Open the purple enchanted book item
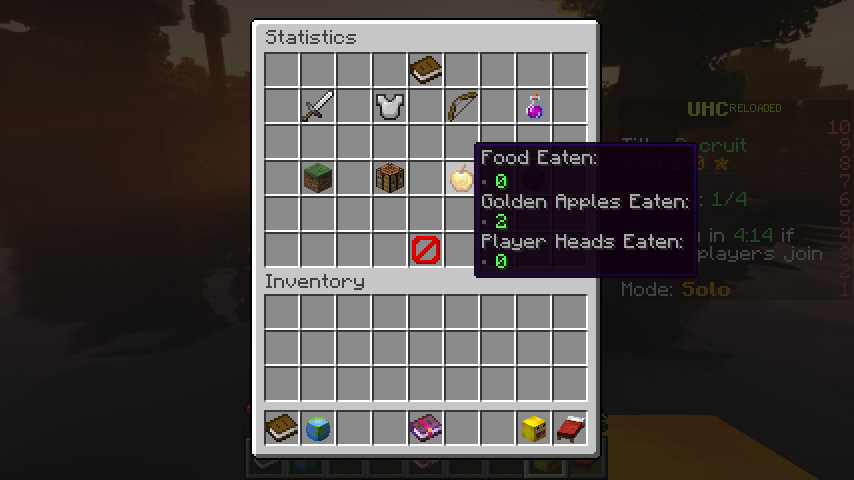Viewport: 854px width, 480px height. click(x=426, y=428)
